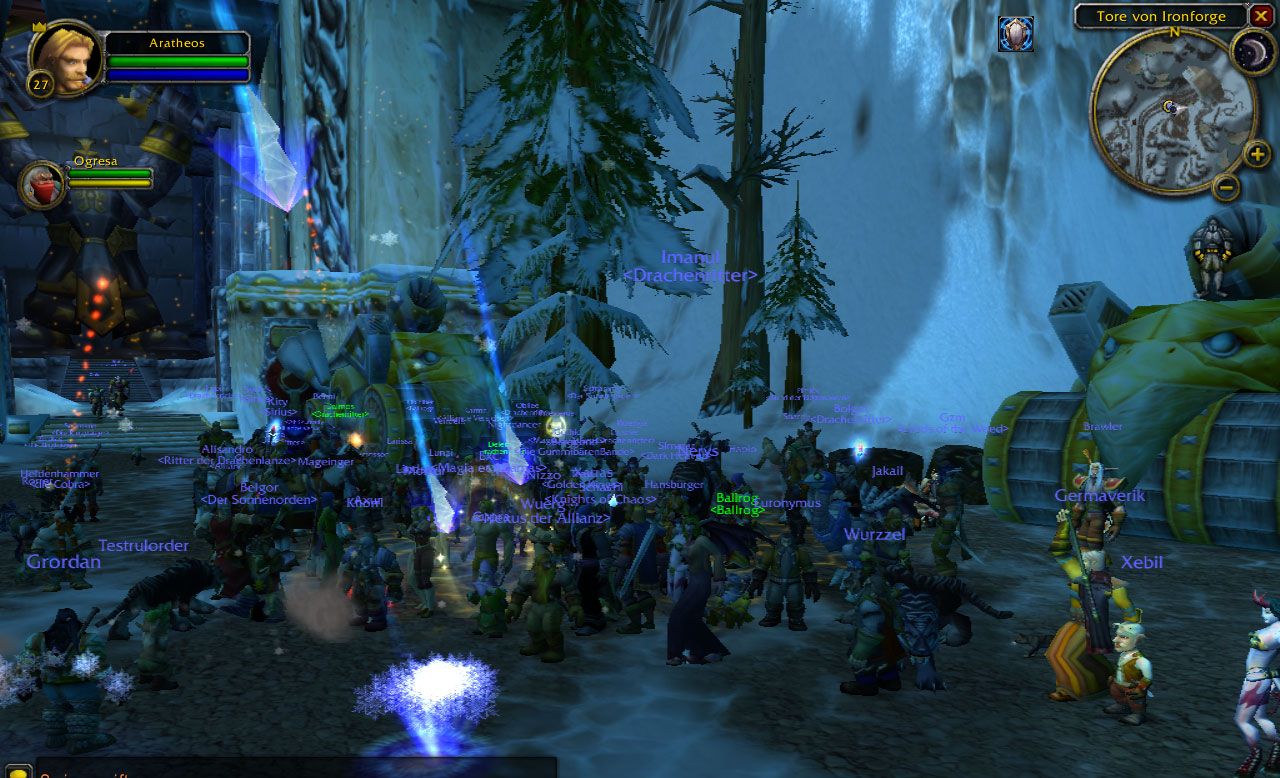Click the Aratheos name plate
Screen dimensions: 1280x778
click(177, 43)
